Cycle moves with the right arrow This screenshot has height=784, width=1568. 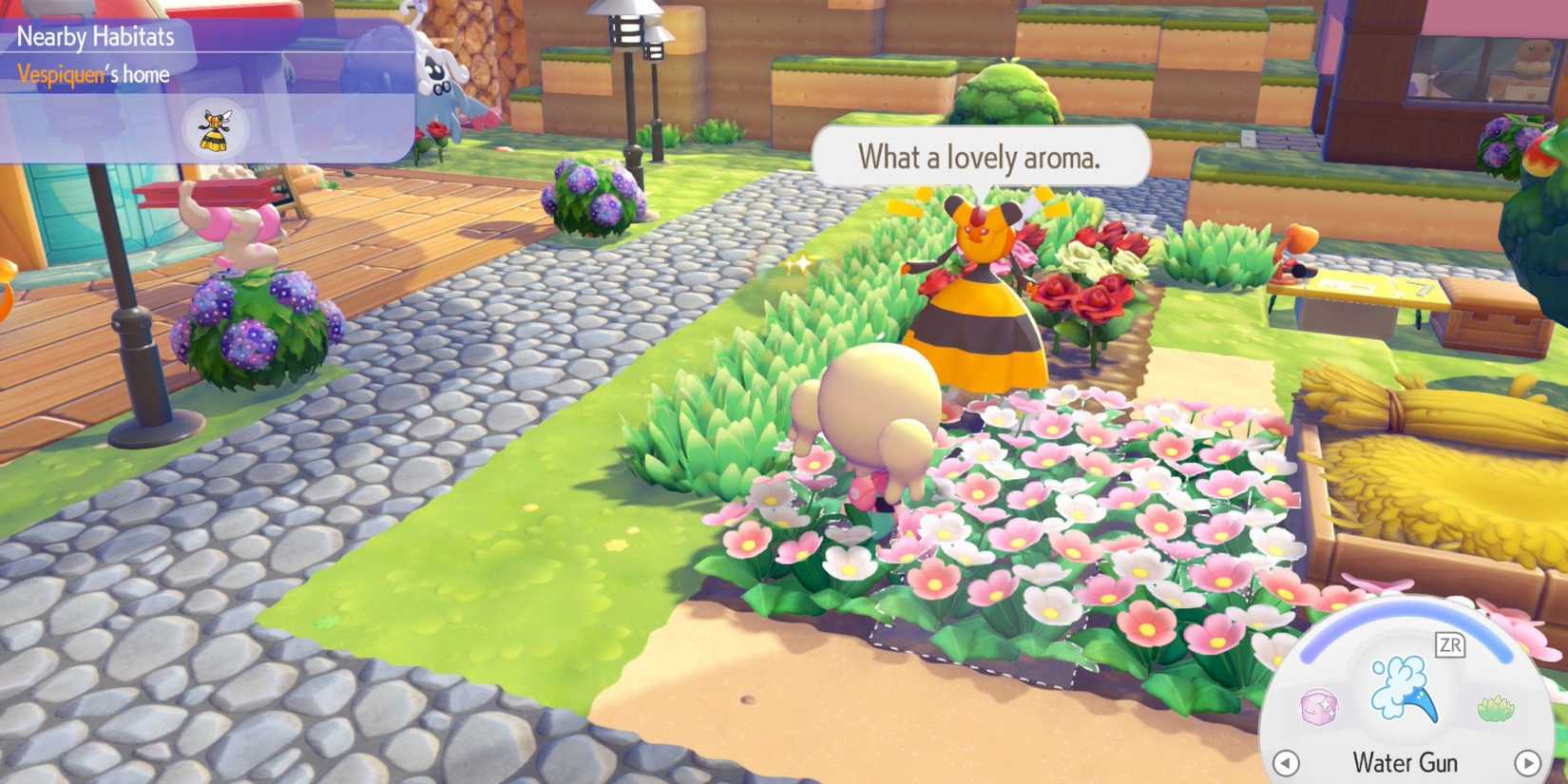click(x=1527, y=762)
